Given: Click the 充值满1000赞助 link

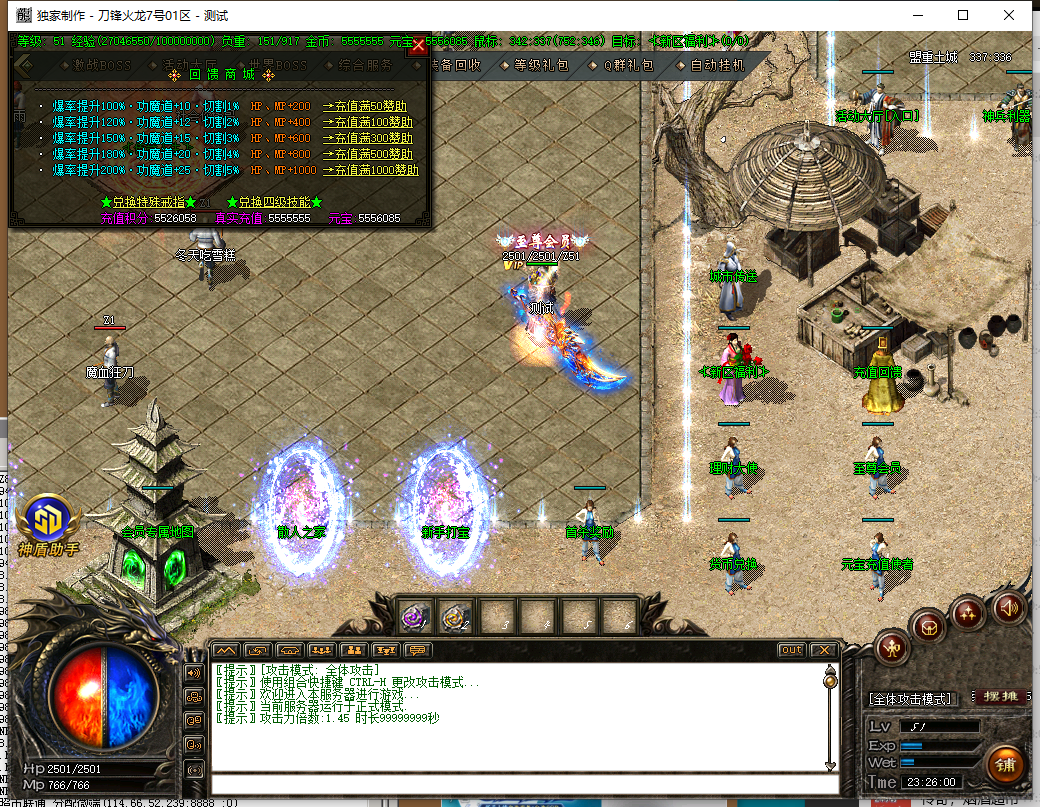Looking at the screenshot, I should coord(370,170).
